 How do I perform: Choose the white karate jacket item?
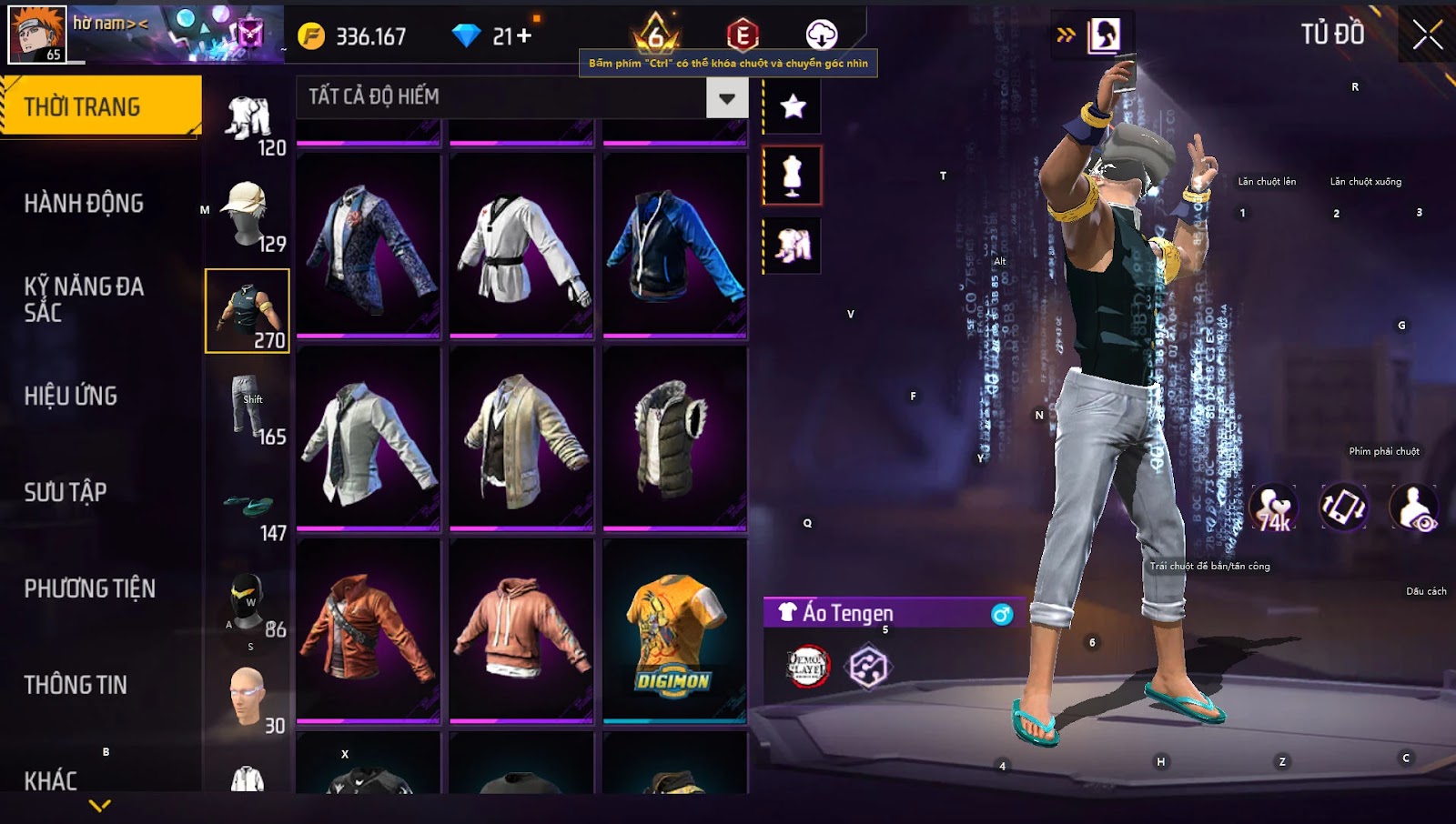pyautogui.click(x=521, y=246)
